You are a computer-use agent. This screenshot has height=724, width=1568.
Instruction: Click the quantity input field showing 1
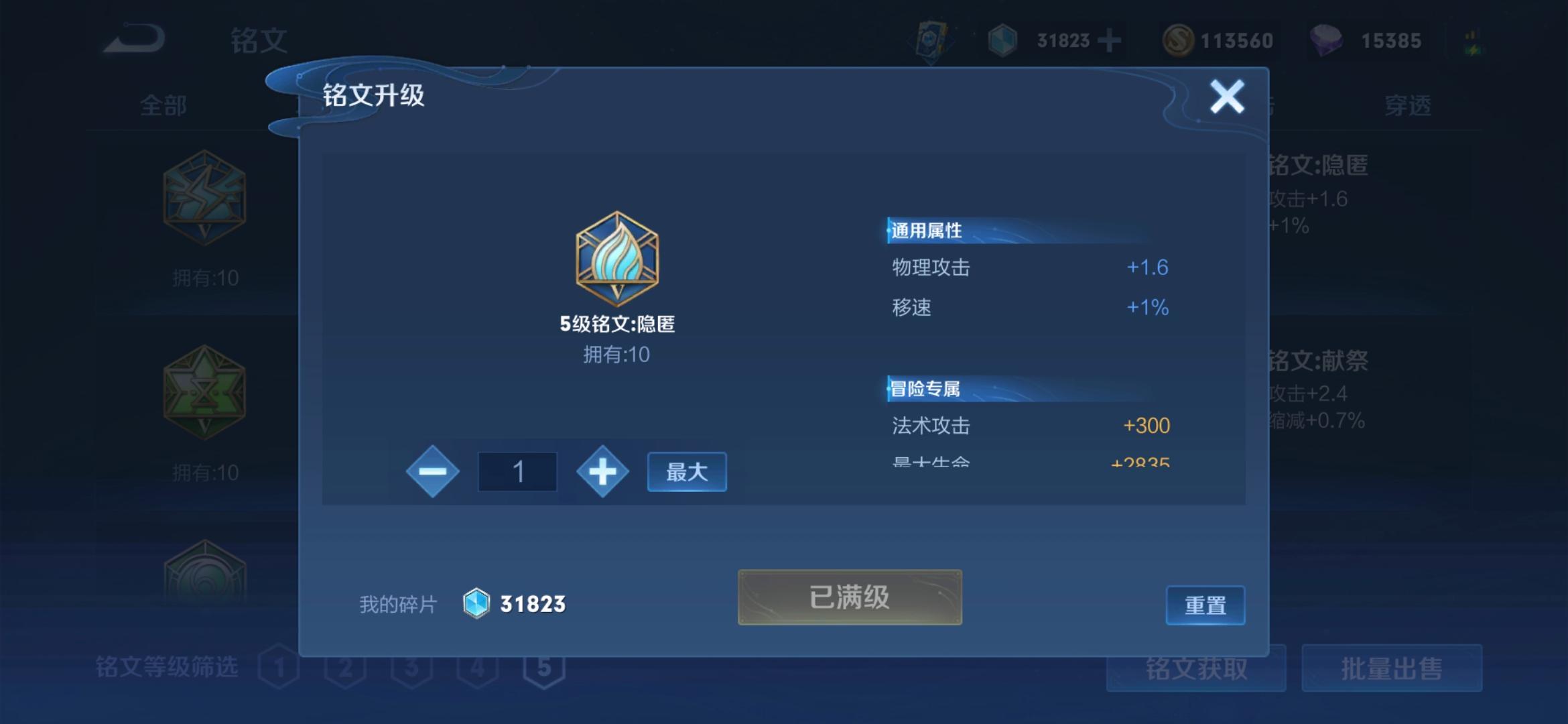tap(517, 471)
